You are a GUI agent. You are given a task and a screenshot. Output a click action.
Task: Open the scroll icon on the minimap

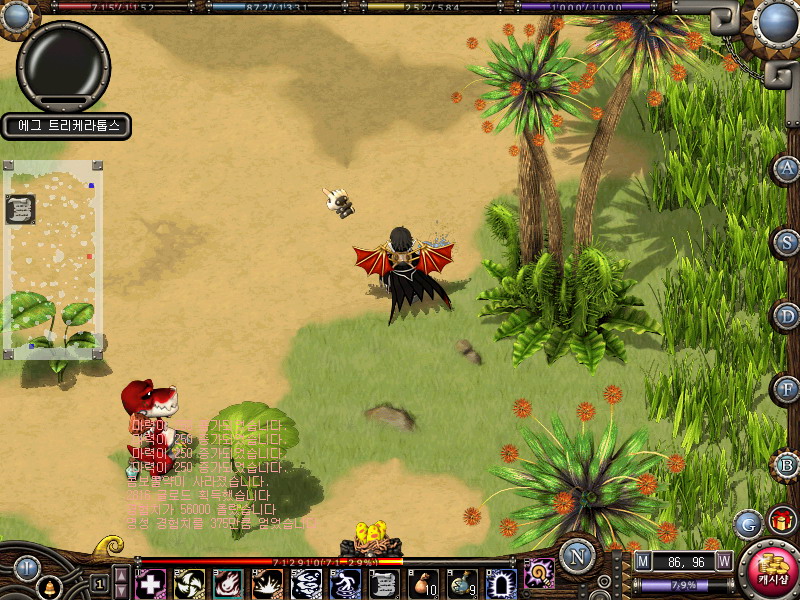tap(20, 209)
